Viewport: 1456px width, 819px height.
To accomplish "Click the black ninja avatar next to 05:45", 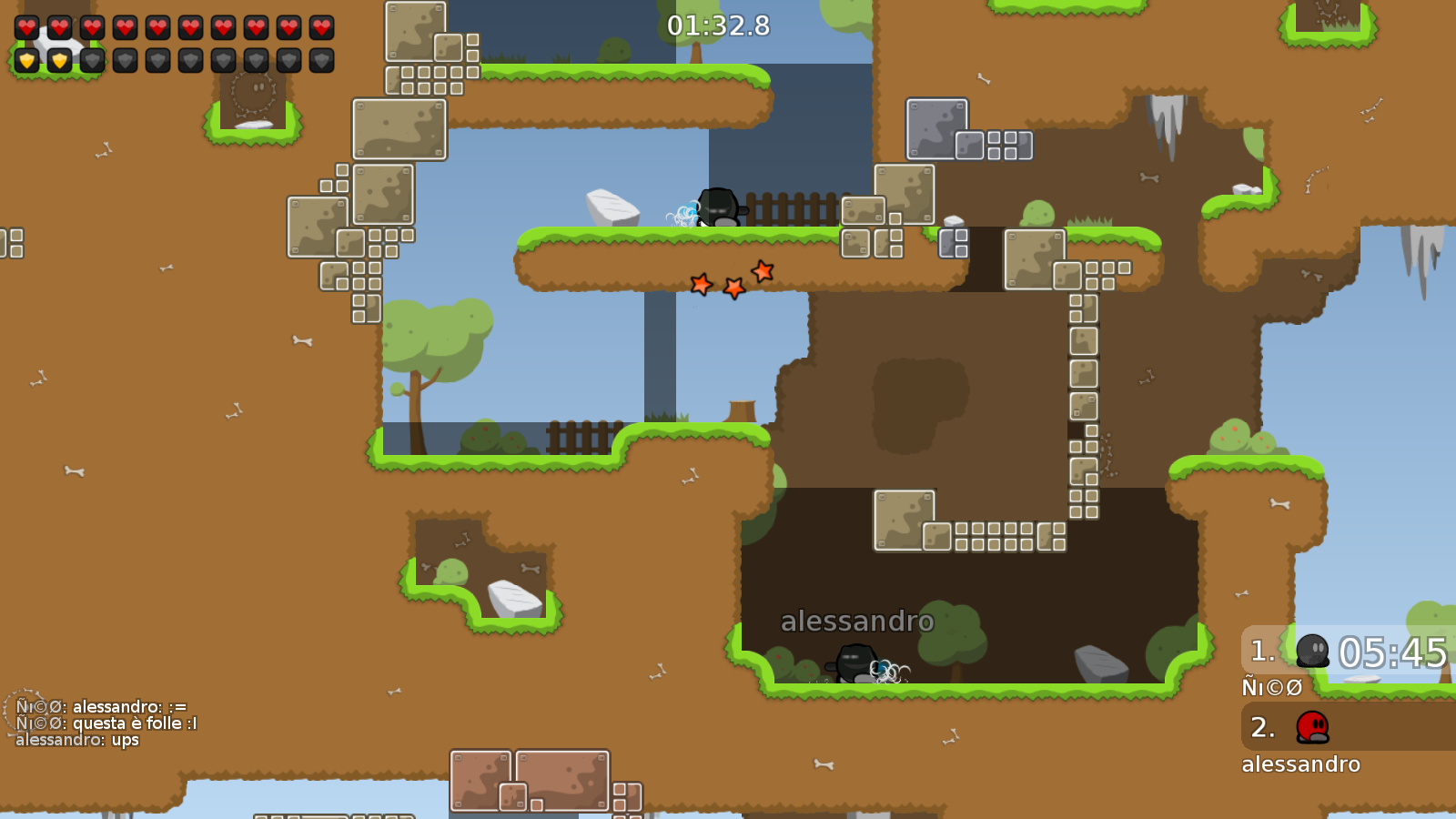I will (1310, 650).
